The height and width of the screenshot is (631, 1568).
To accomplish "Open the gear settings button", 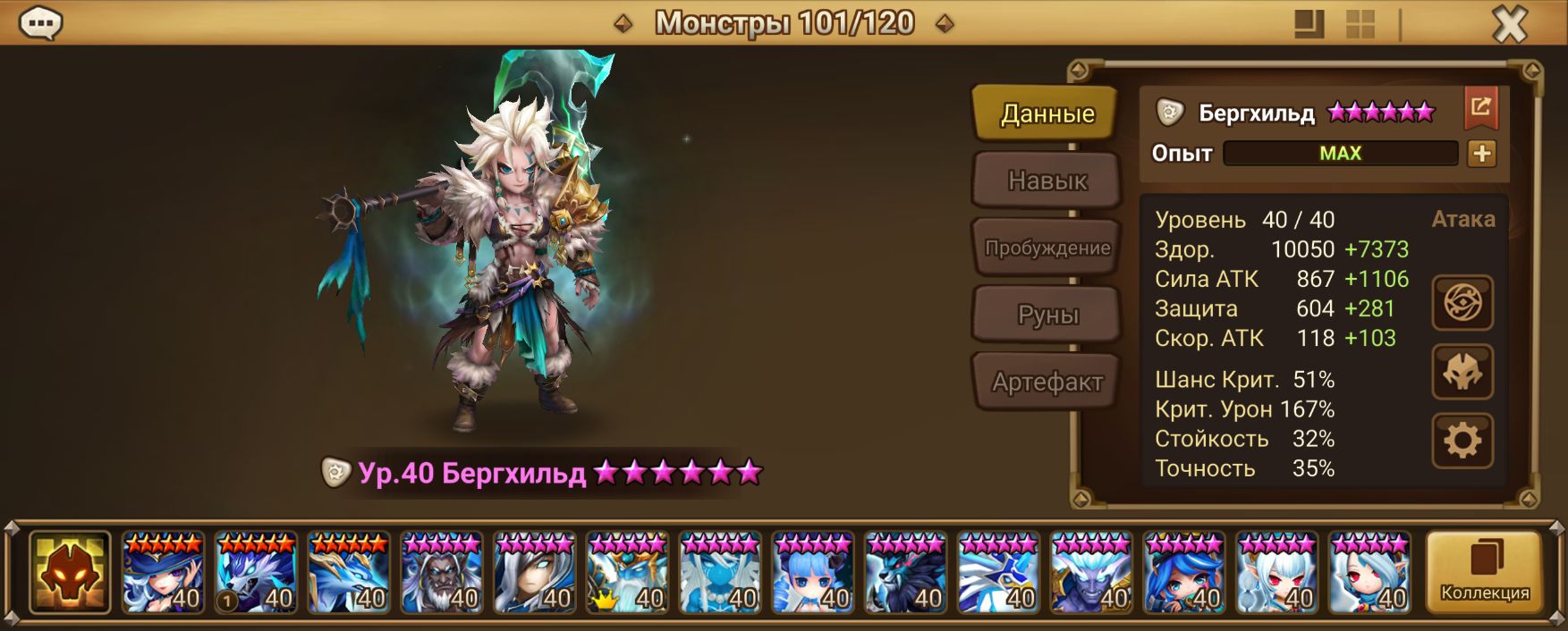I will pyautogui.click(x=1462, y=441).
